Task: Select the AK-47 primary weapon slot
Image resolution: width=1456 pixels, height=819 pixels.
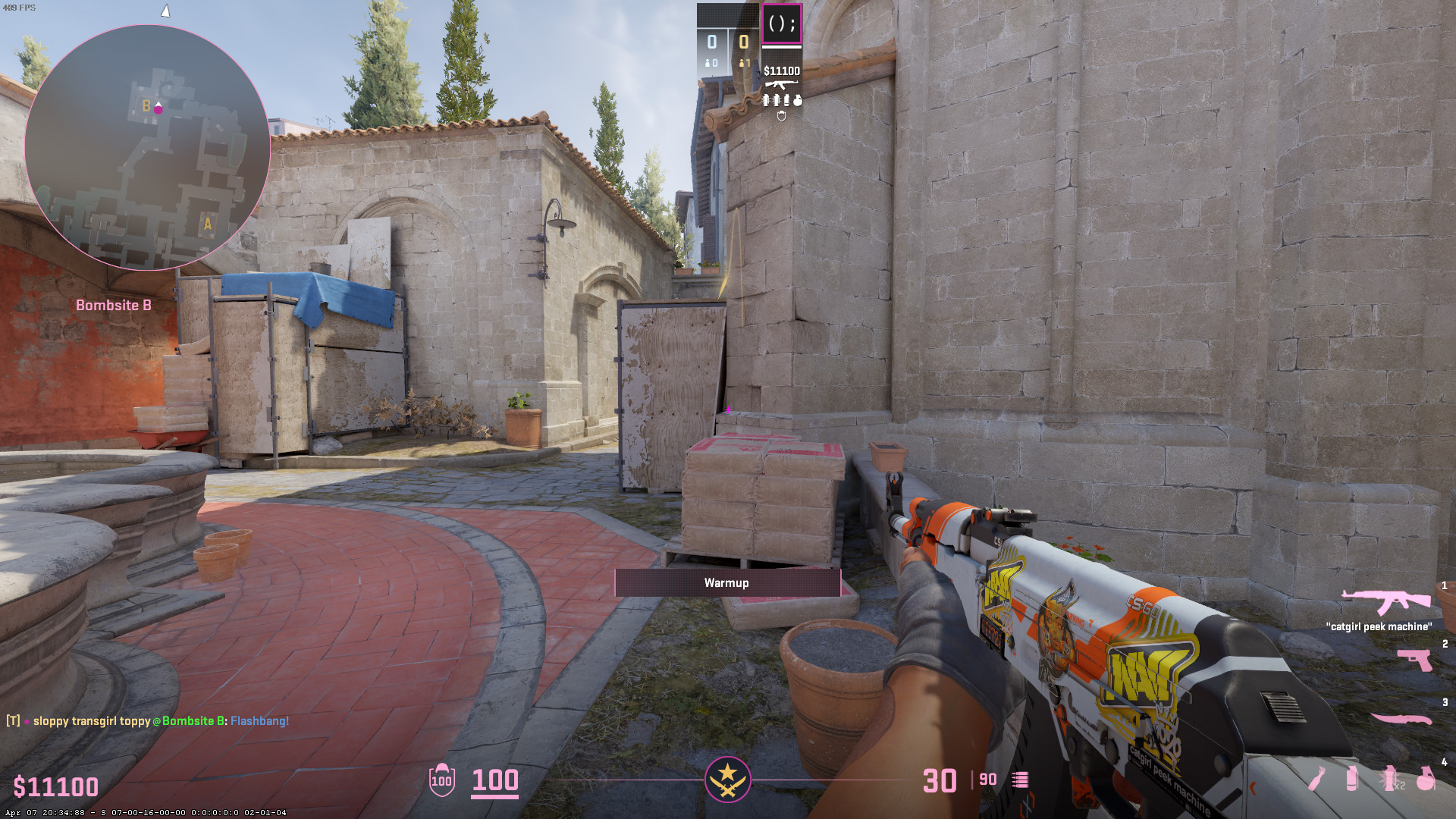Action: coord(1385,601)
